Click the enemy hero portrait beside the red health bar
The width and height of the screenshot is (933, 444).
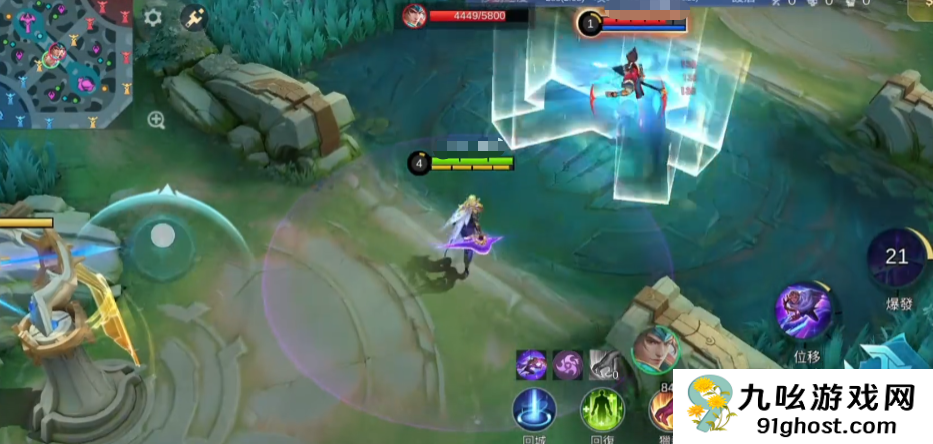pos(414,15)
